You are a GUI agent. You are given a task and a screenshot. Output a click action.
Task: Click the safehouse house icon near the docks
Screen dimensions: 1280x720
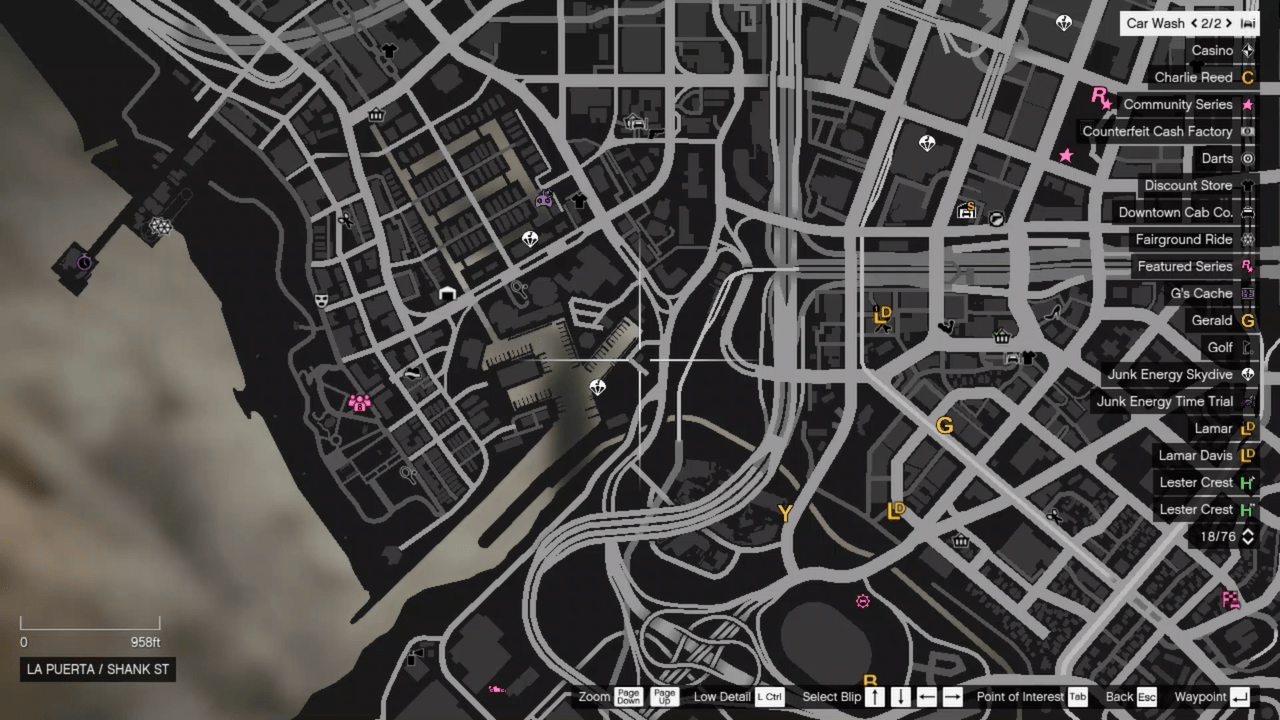click(x=447, y=293)
